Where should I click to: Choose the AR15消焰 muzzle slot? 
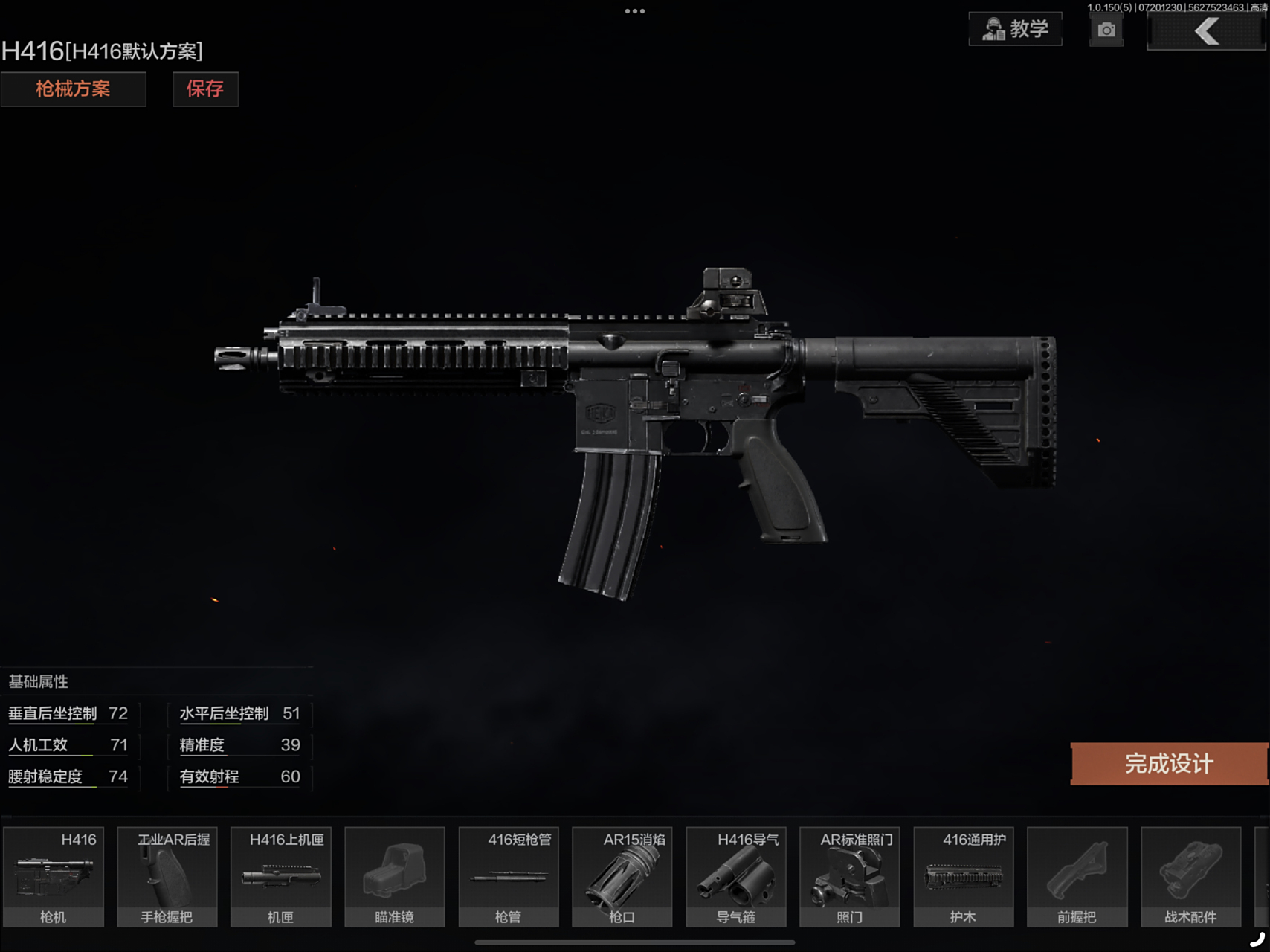622,876
